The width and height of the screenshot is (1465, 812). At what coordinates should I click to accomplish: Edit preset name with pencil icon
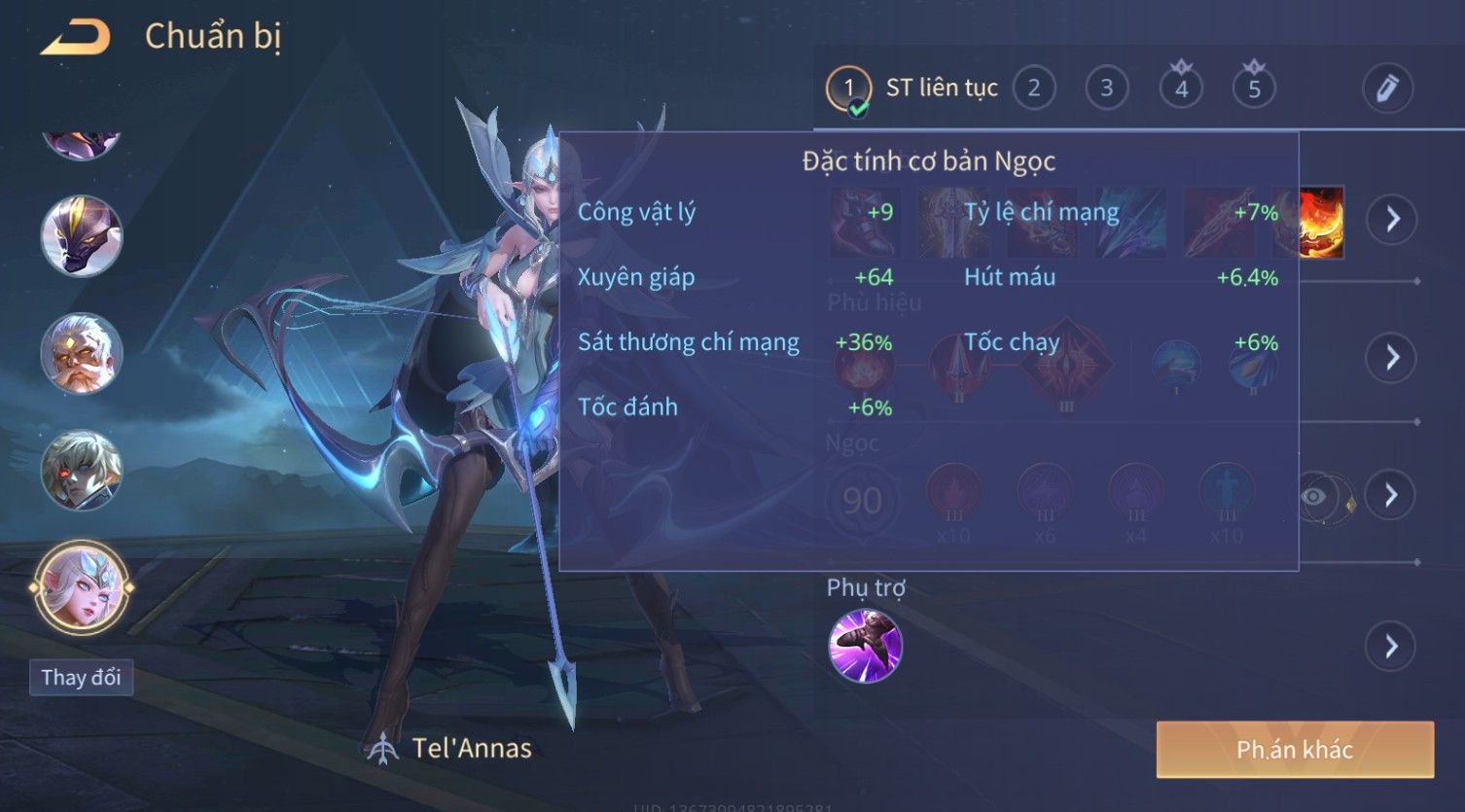[x=1386, y=88]
